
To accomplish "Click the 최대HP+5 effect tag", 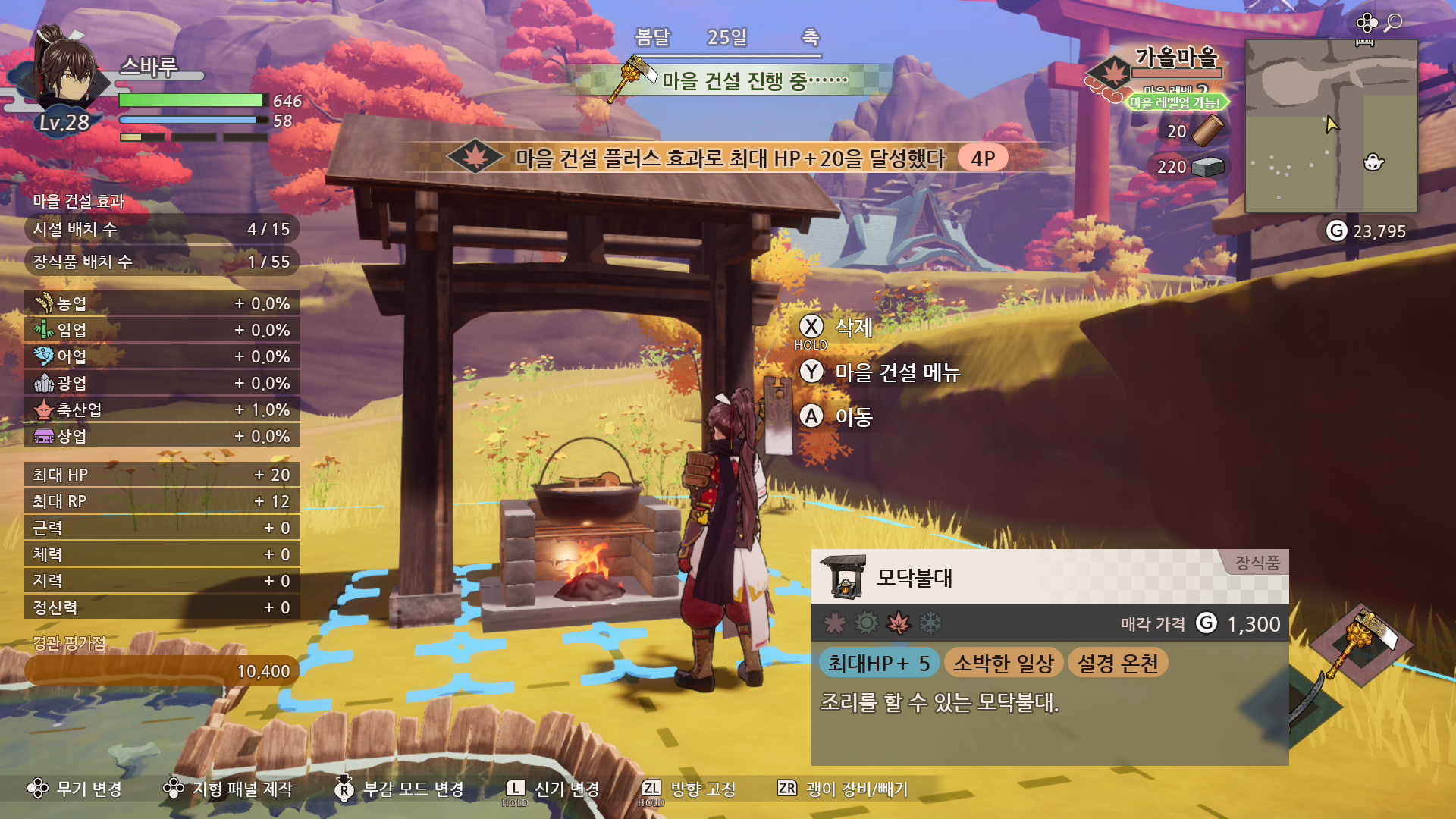I will [879, 664].
